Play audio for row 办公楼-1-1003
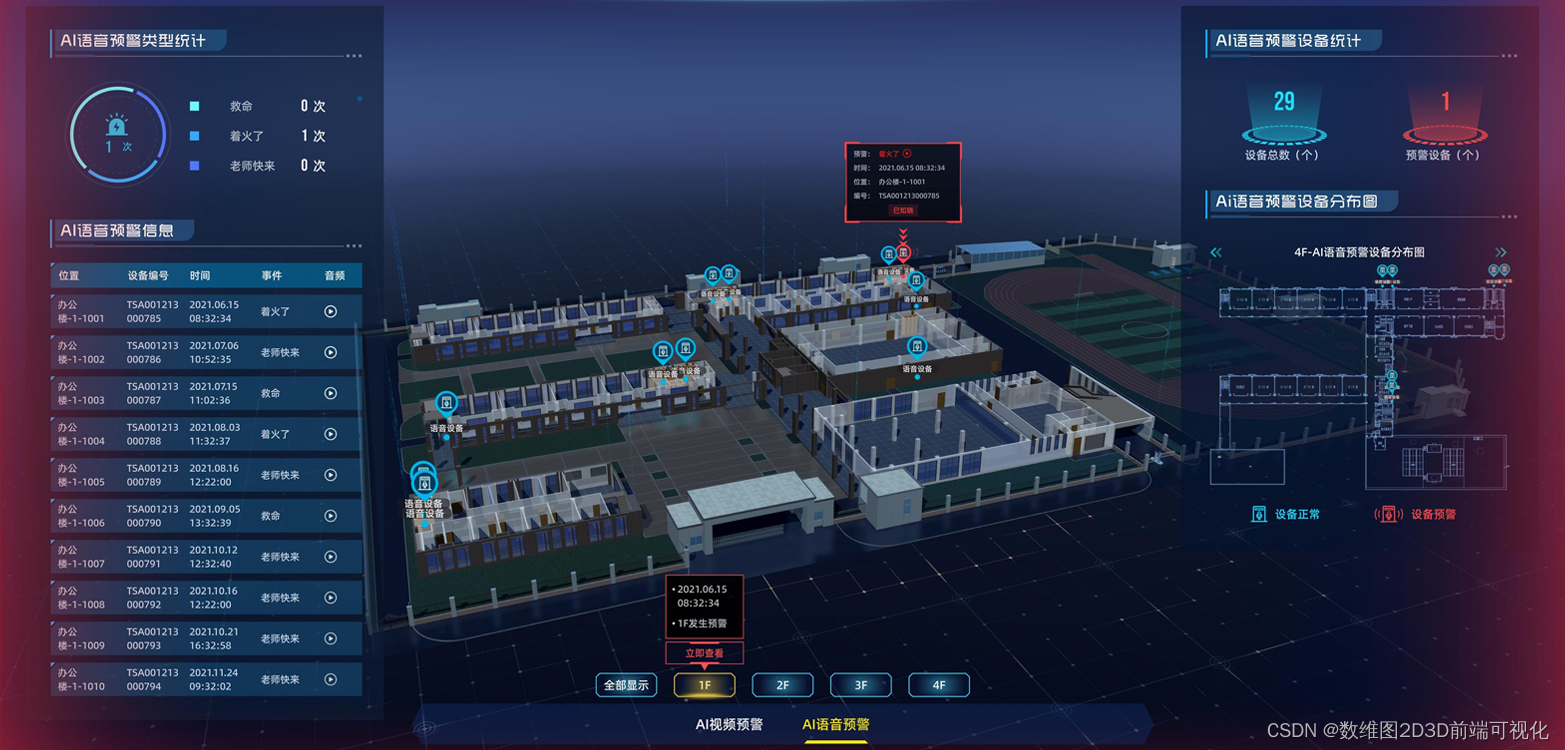 coord(331,393)
